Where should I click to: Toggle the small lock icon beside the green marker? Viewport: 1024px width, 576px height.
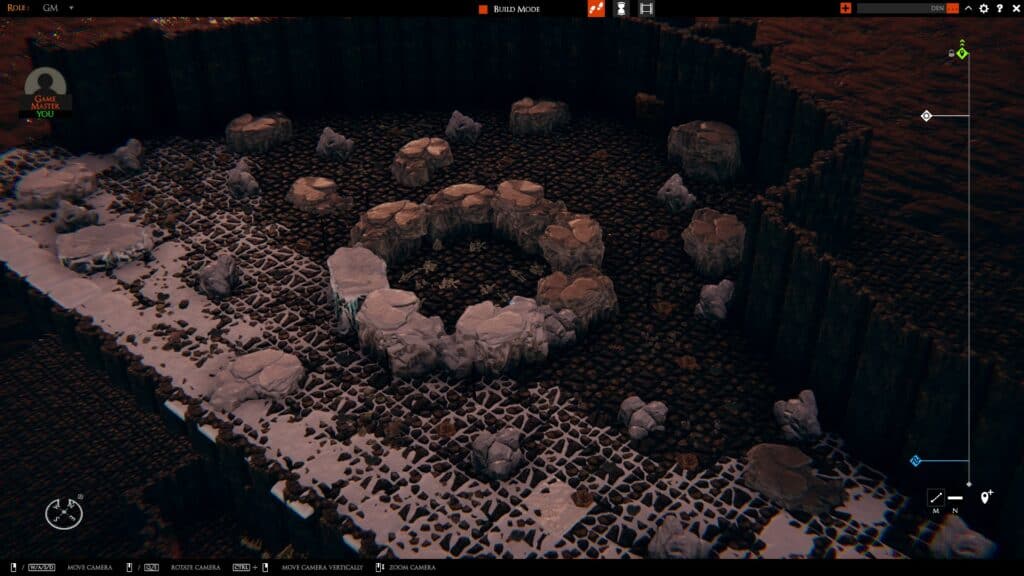(951, 53)
